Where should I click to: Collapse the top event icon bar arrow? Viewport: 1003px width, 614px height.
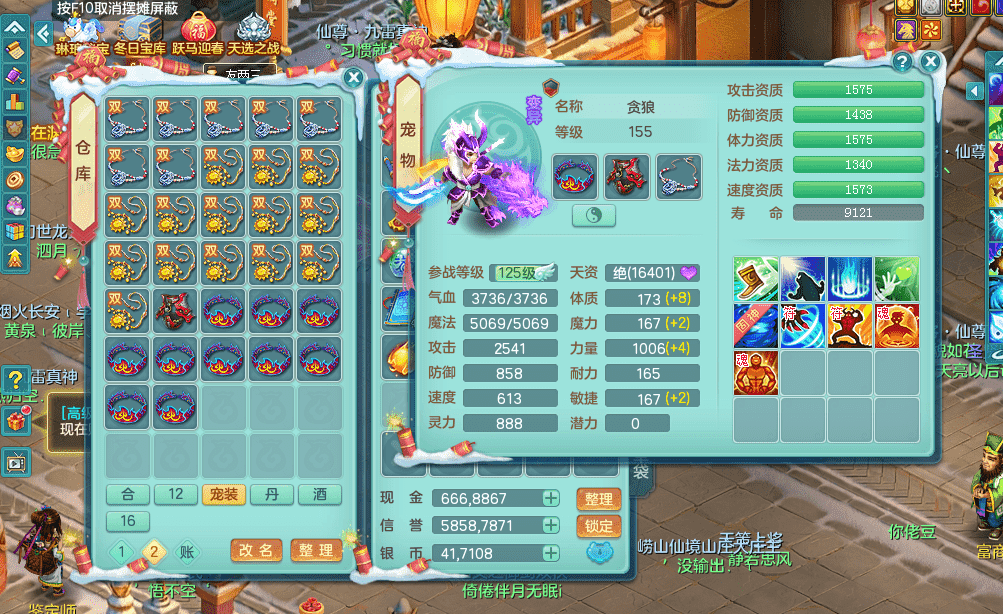tap(43, 33)
